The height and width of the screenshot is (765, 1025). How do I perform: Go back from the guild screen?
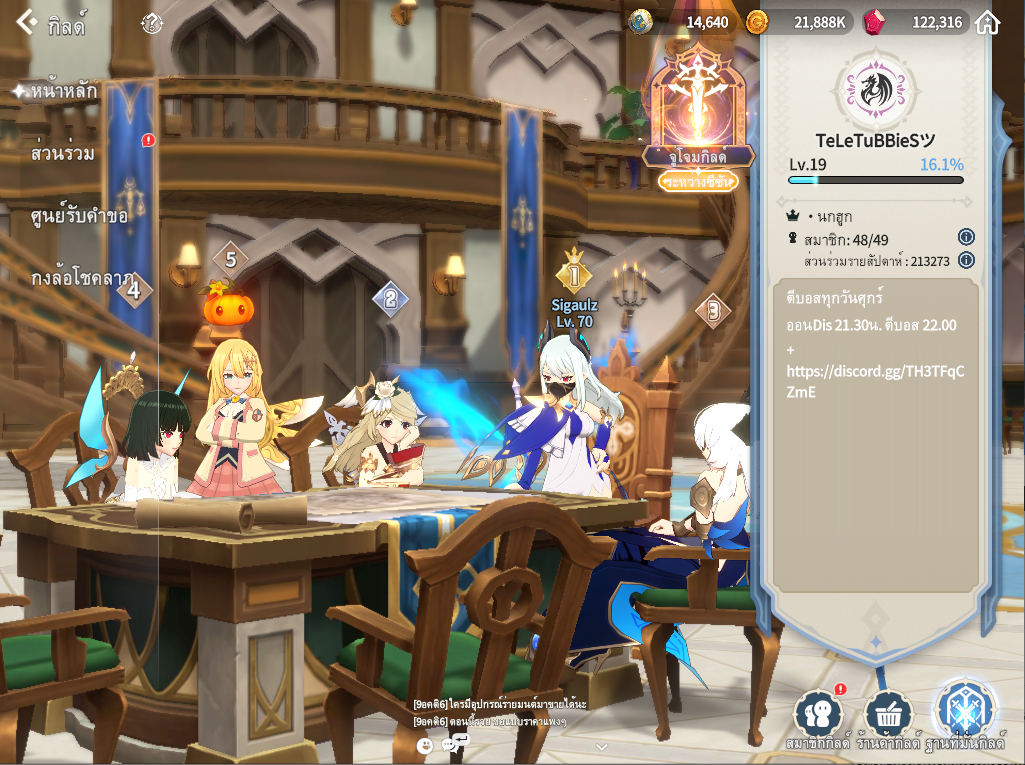click(27, 22)
